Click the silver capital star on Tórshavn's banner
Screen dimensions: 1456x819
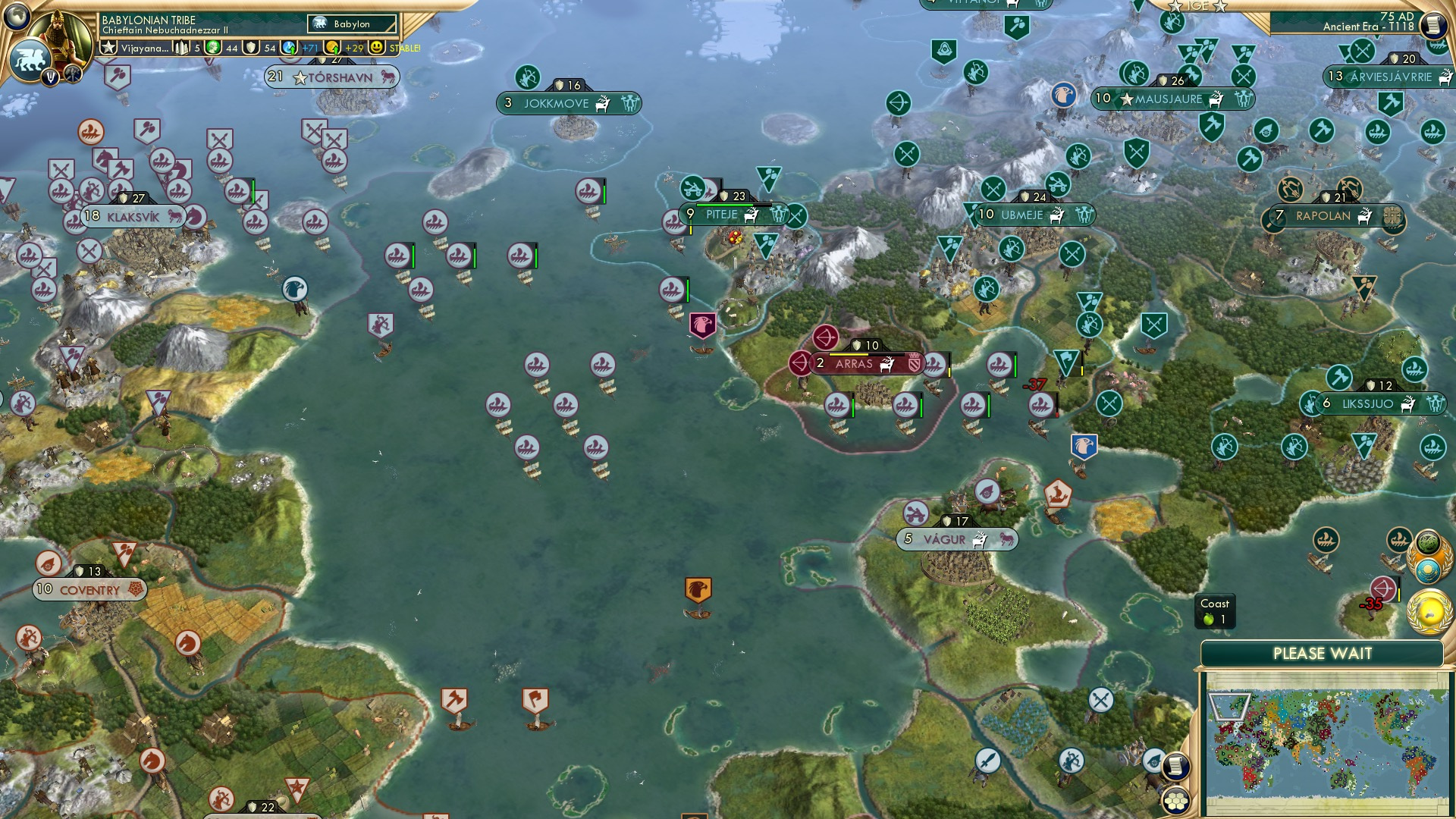(x=300, y=77)
